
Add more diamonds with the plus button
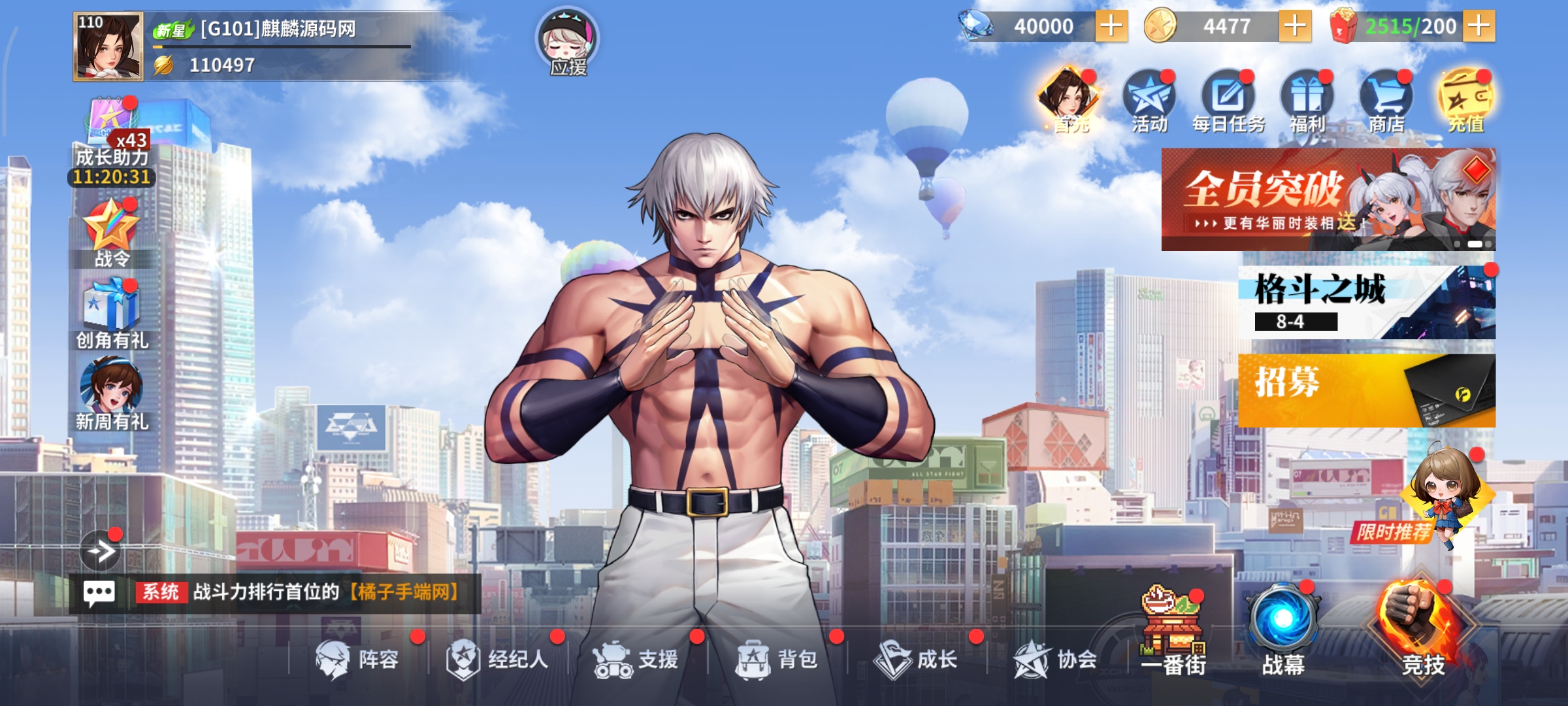[x=1111, y=26]
